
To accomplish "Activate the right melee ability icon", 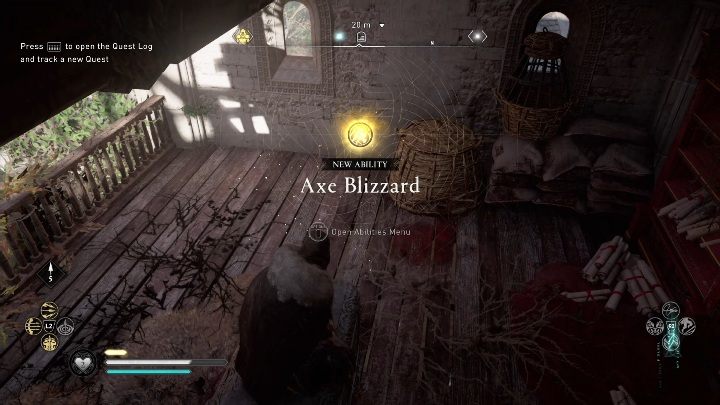I will tap(686, 326).
